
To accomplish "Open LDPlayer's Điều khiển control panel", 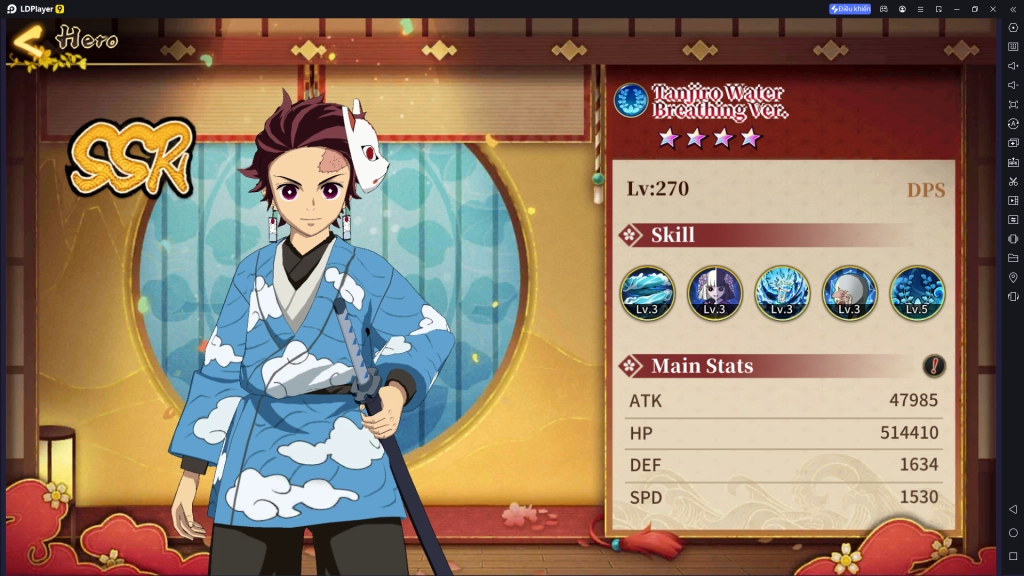I will 850,9.
